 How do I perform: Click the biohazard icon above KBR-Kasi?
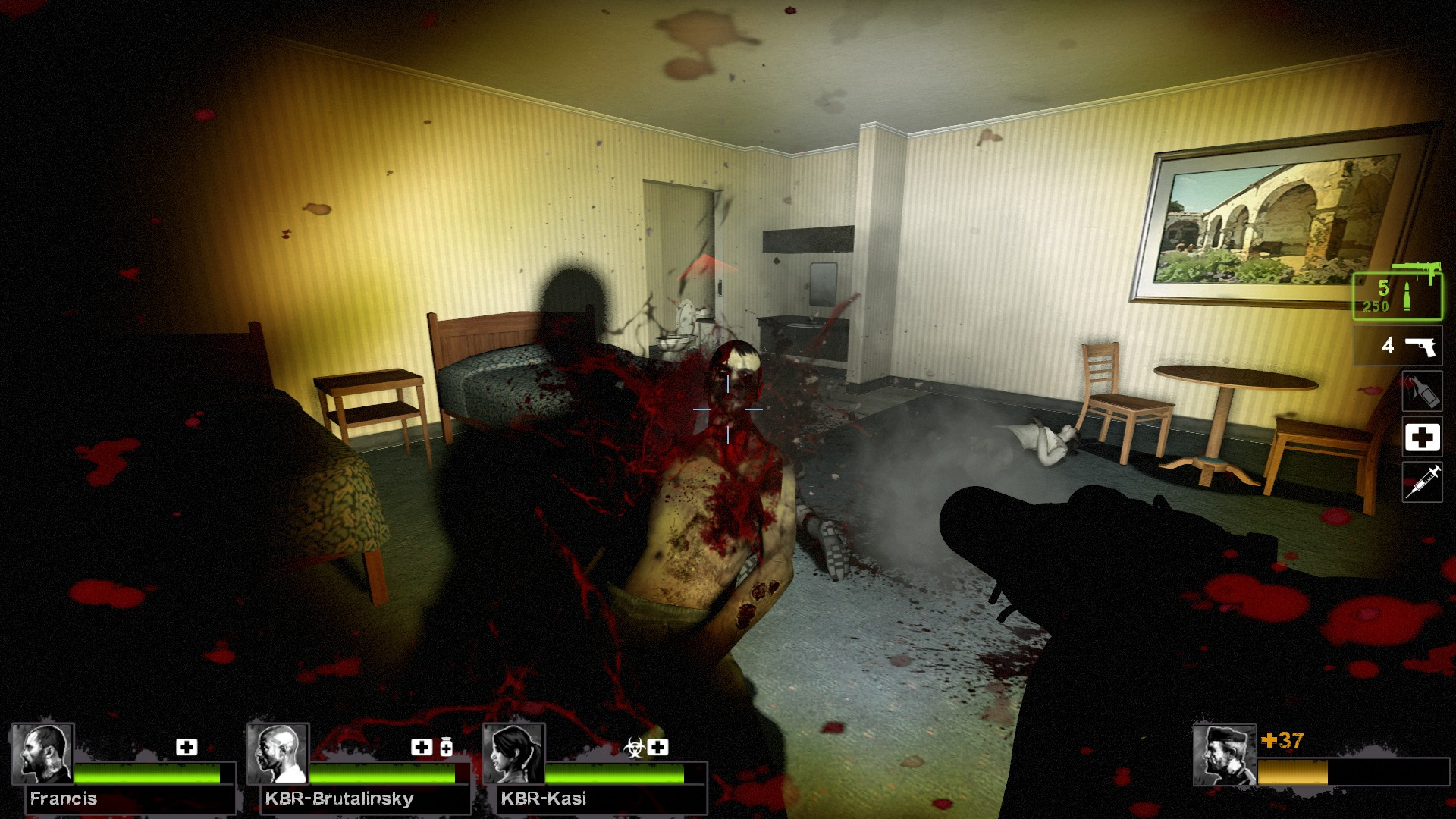coord(634,748)
